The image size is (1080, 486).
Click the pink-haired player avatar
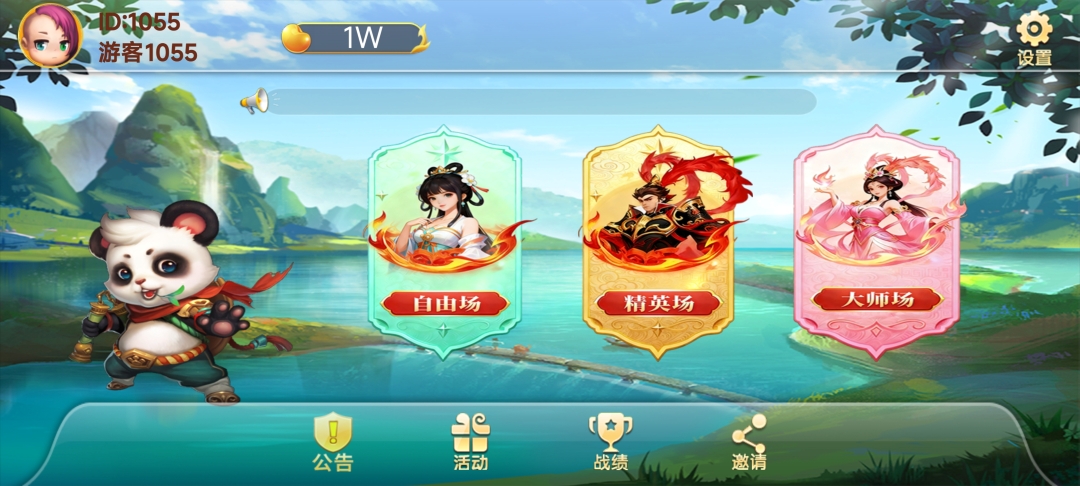pos(49,35)
